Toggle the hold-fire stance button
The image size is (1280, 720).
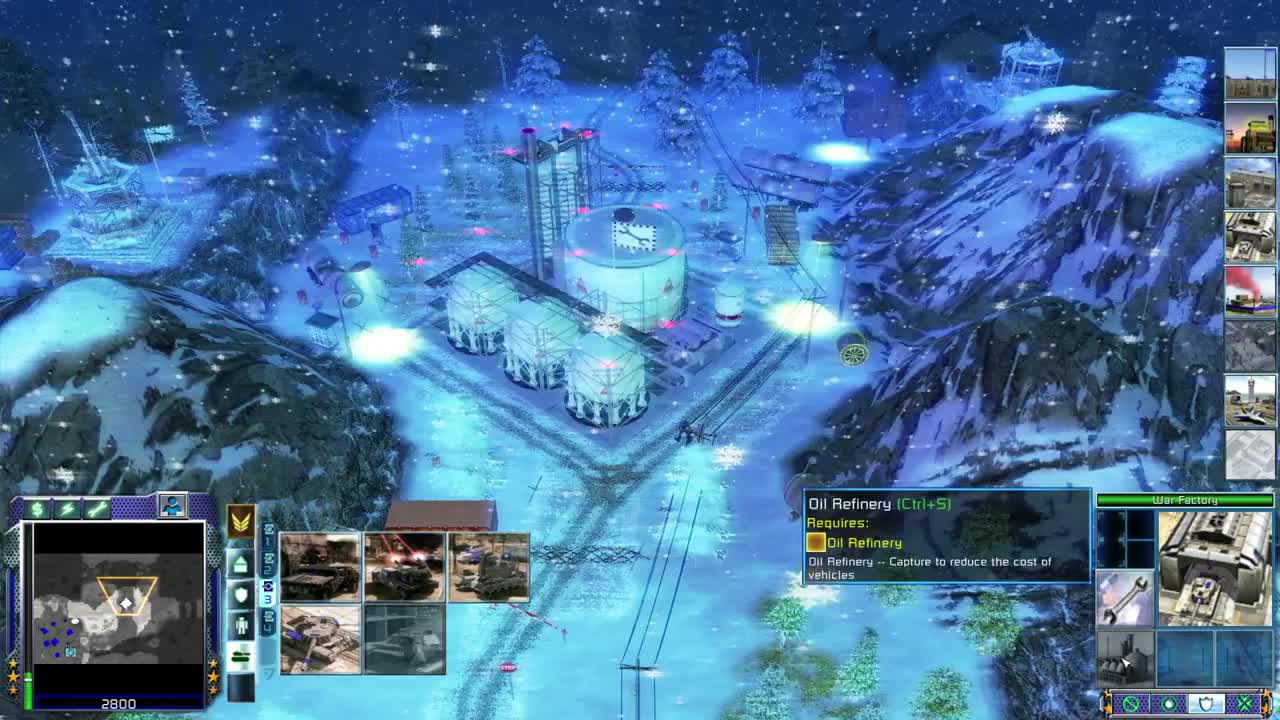1132,703
